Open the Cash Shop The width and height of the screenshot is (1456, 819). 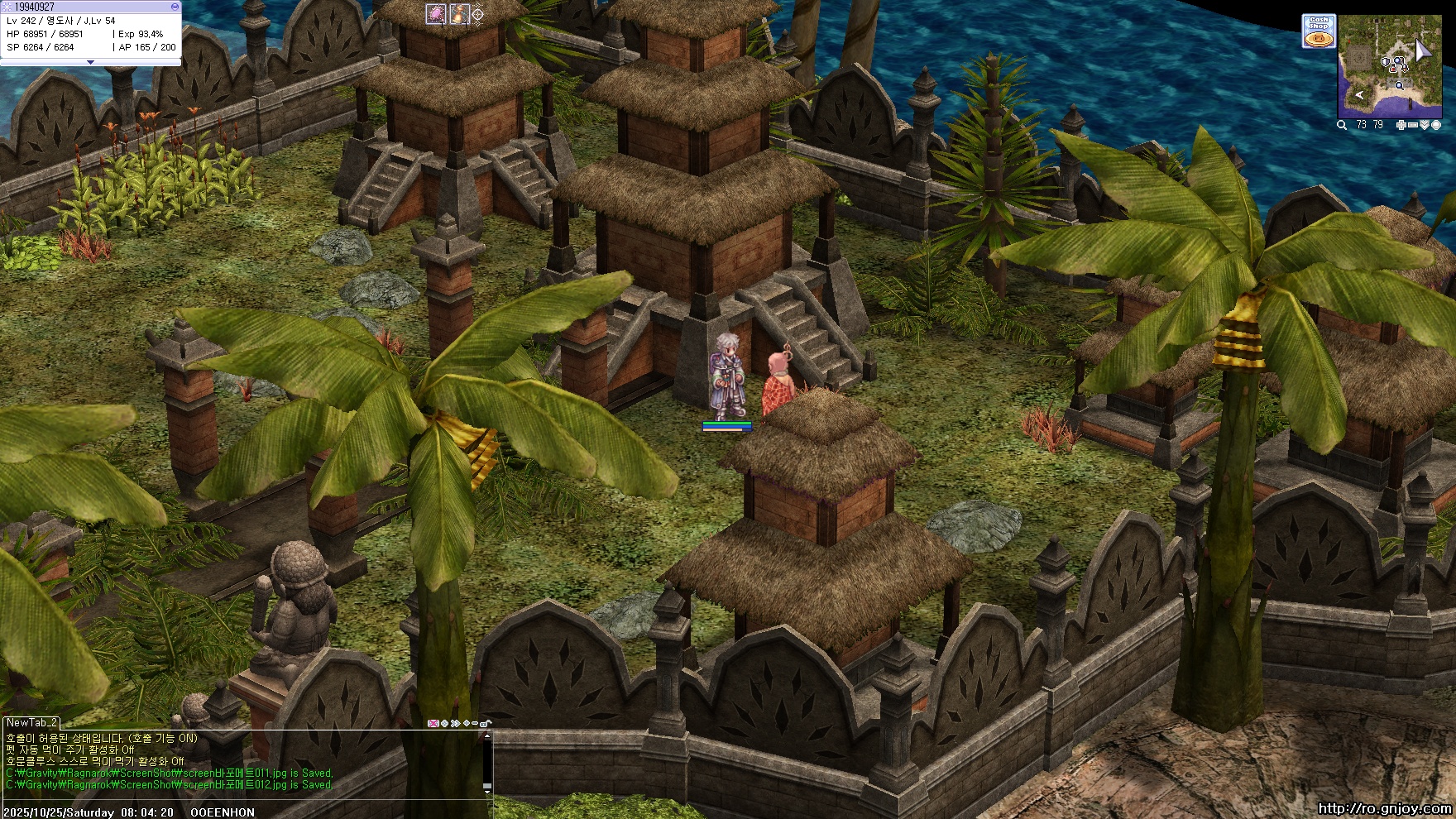coord(1318,31)
